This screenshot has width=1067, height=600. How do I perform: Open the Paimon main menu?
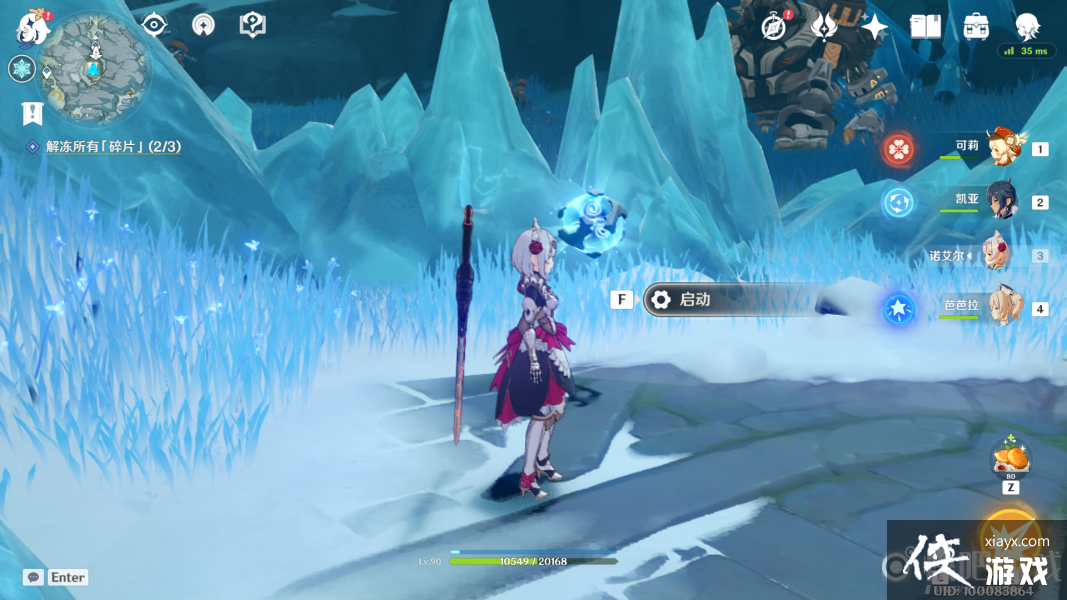[x=33, y=28]
